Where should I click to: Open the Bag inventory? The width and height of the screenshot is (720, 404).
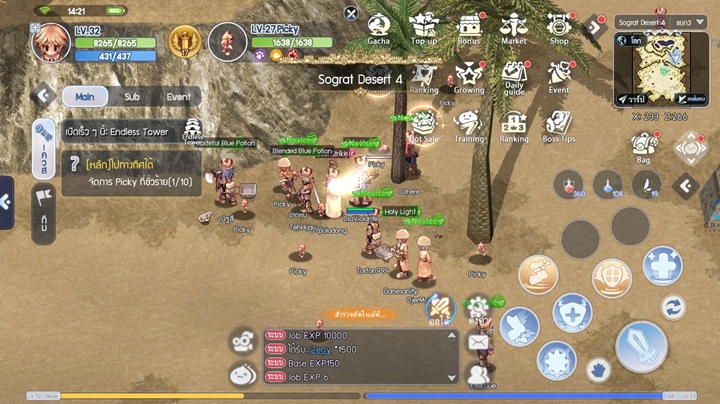(x=645, y=146)
